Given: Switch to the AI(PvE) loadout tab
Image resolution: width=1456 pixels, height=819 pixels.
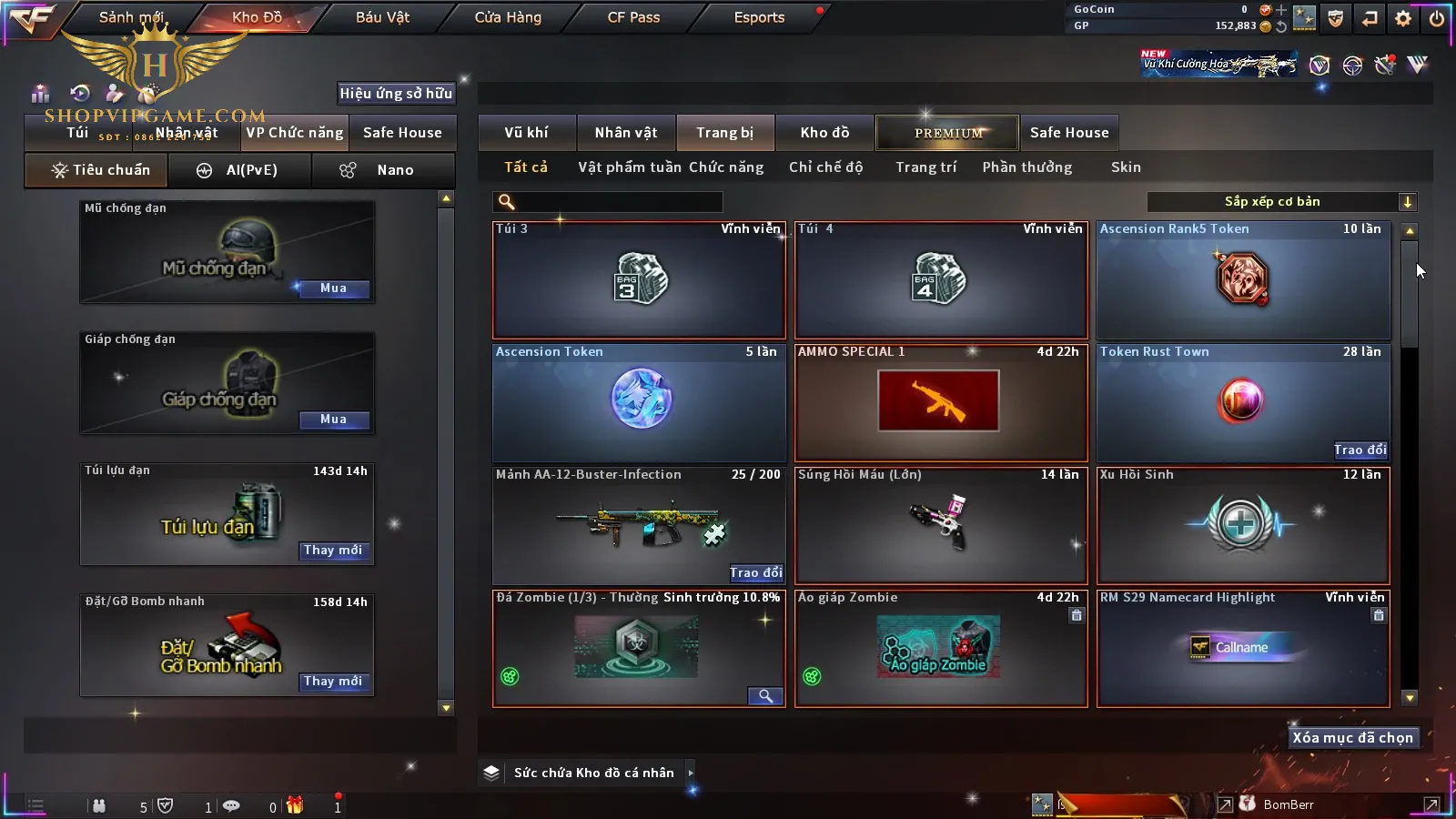Looking at the screenshot, I should (239, 170).
